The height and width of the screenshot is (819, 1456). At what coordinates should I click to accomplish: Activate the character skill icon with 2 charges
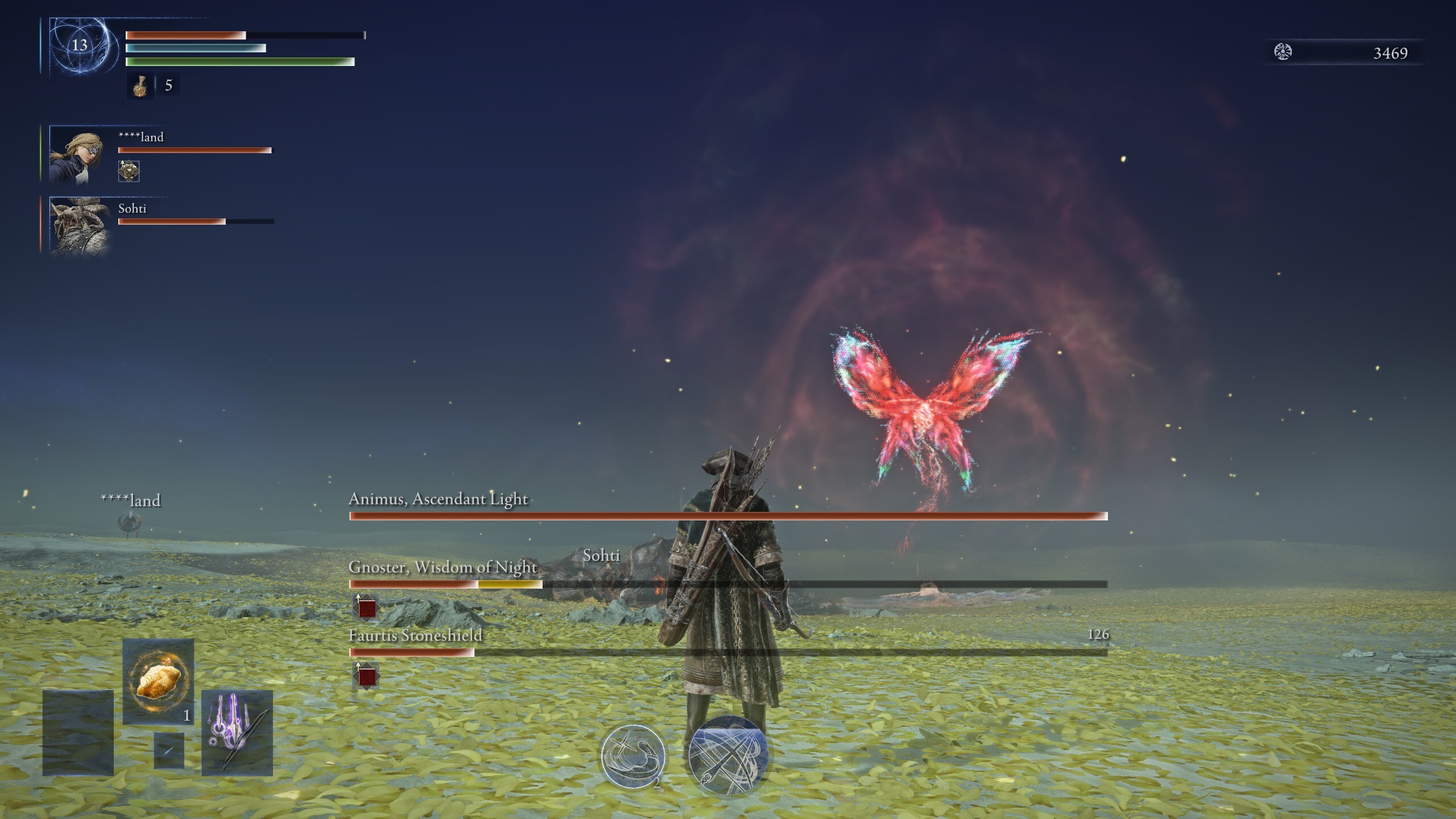click(634, 756)
